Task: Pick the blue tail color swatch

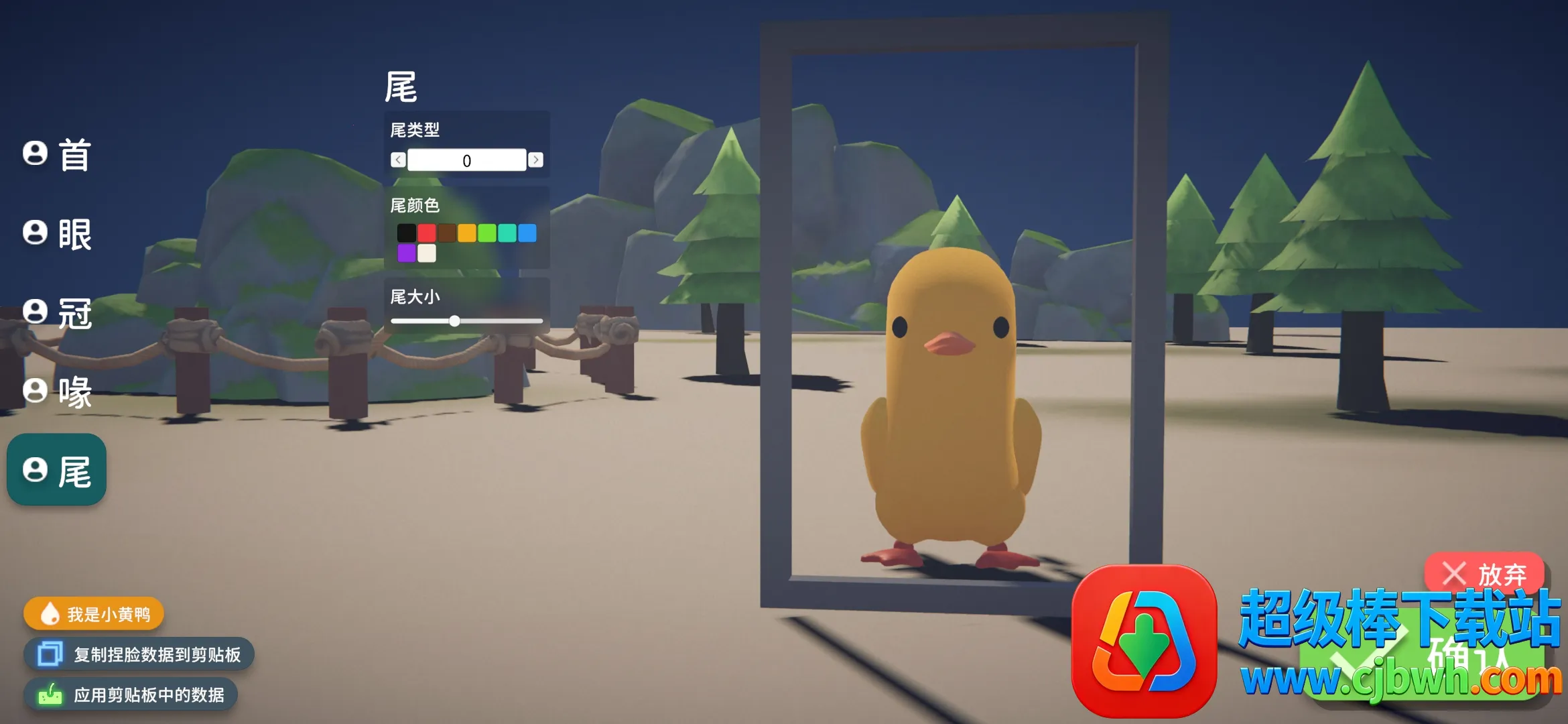Action: 527,233
